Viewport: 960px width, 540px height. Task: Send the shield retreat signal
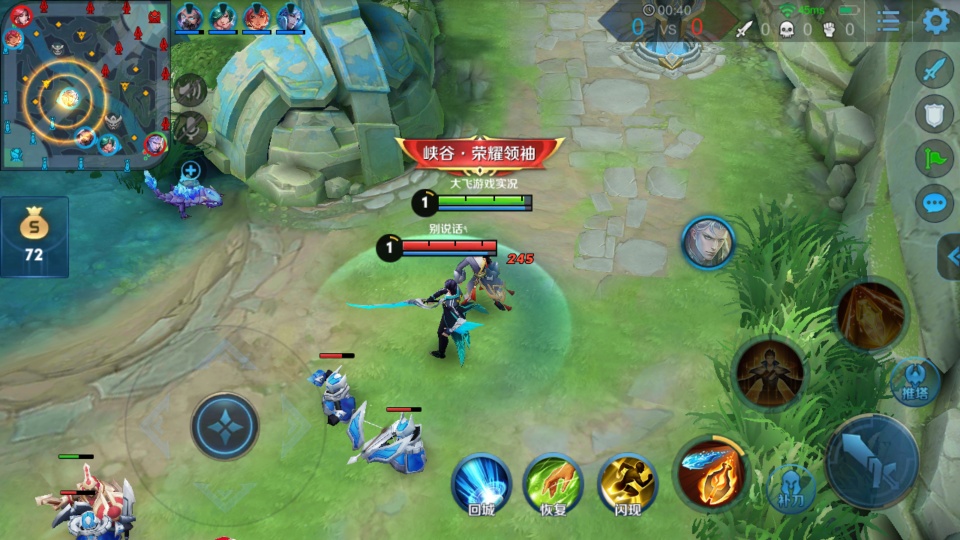[x=934, y=113]
